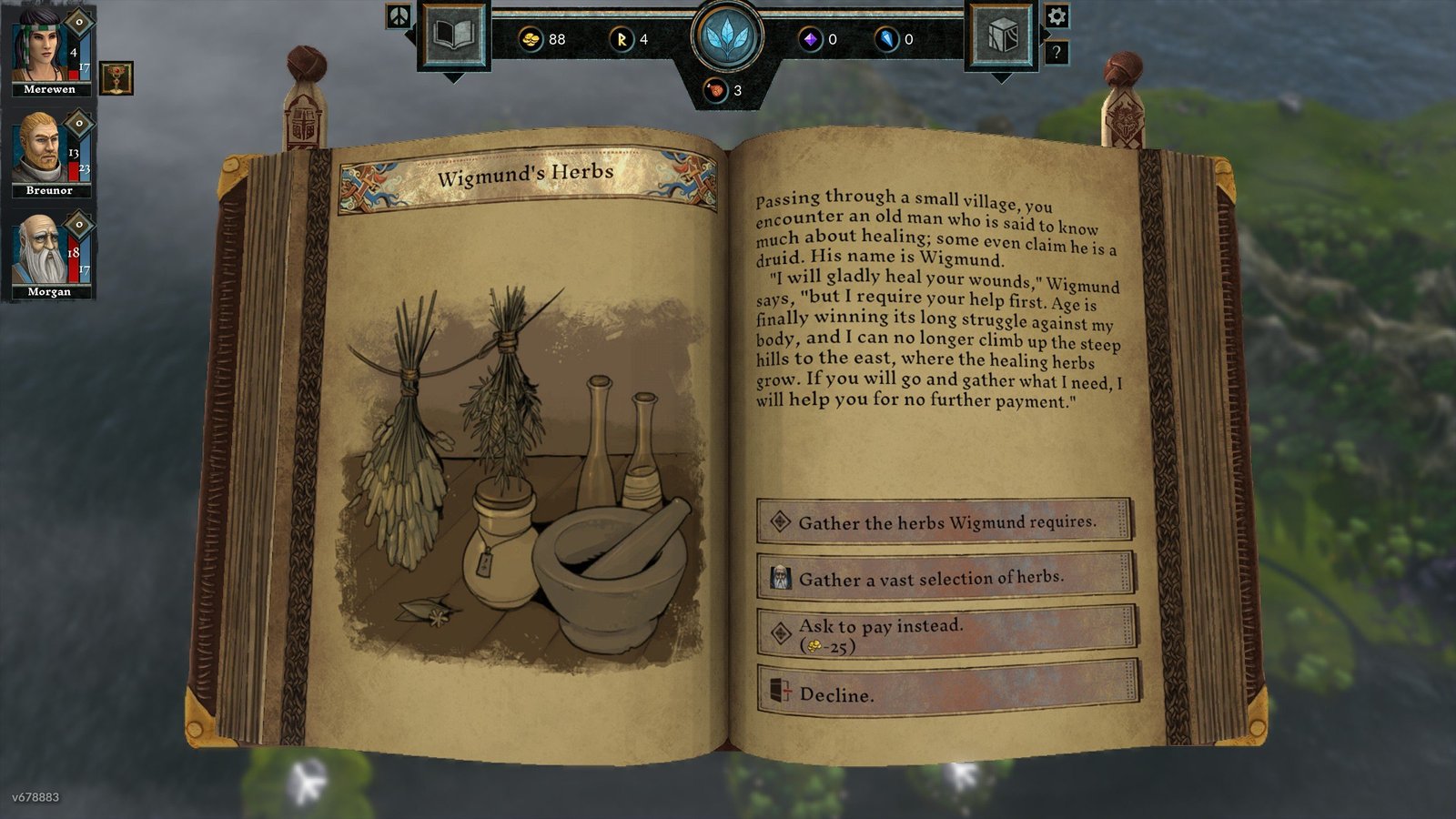This screenshot has width=1456, height=819.
Task: Click the gold coins resource icon
Action: tap(531, 39)
